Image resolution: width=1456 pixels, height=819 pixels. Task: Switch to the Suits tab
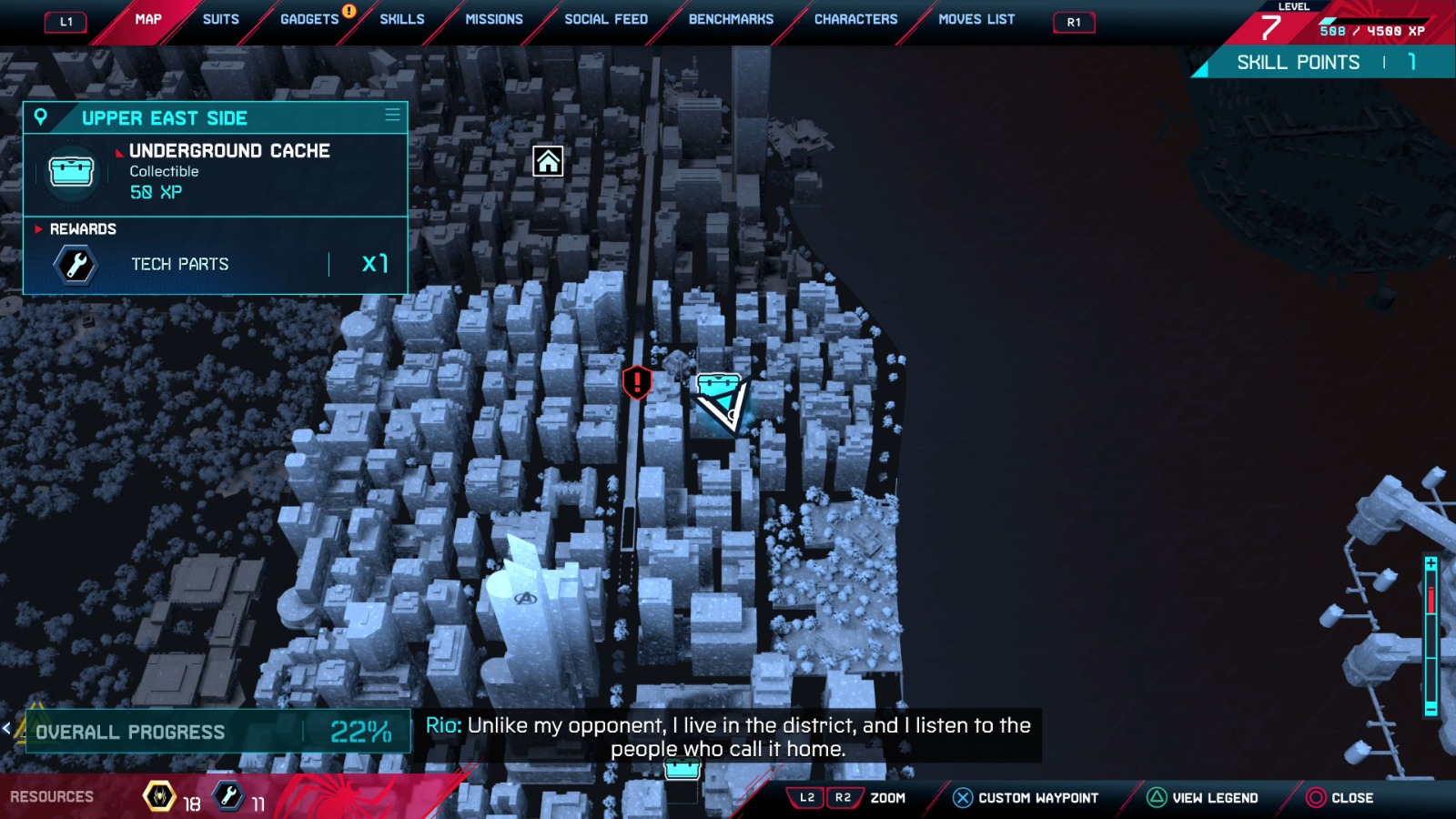click(x=220, y=19)
